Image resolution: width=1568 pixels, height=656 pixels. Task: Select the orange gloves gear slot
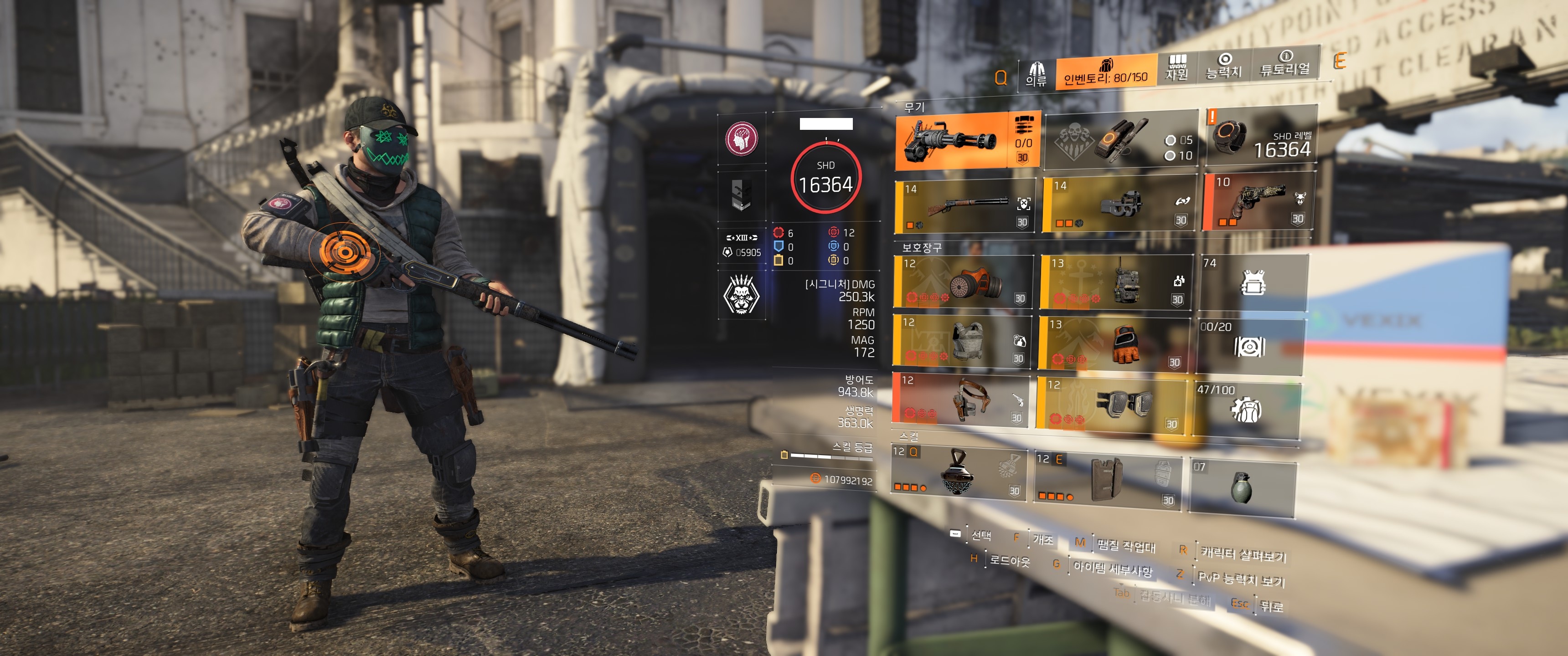coord(1114,343)
